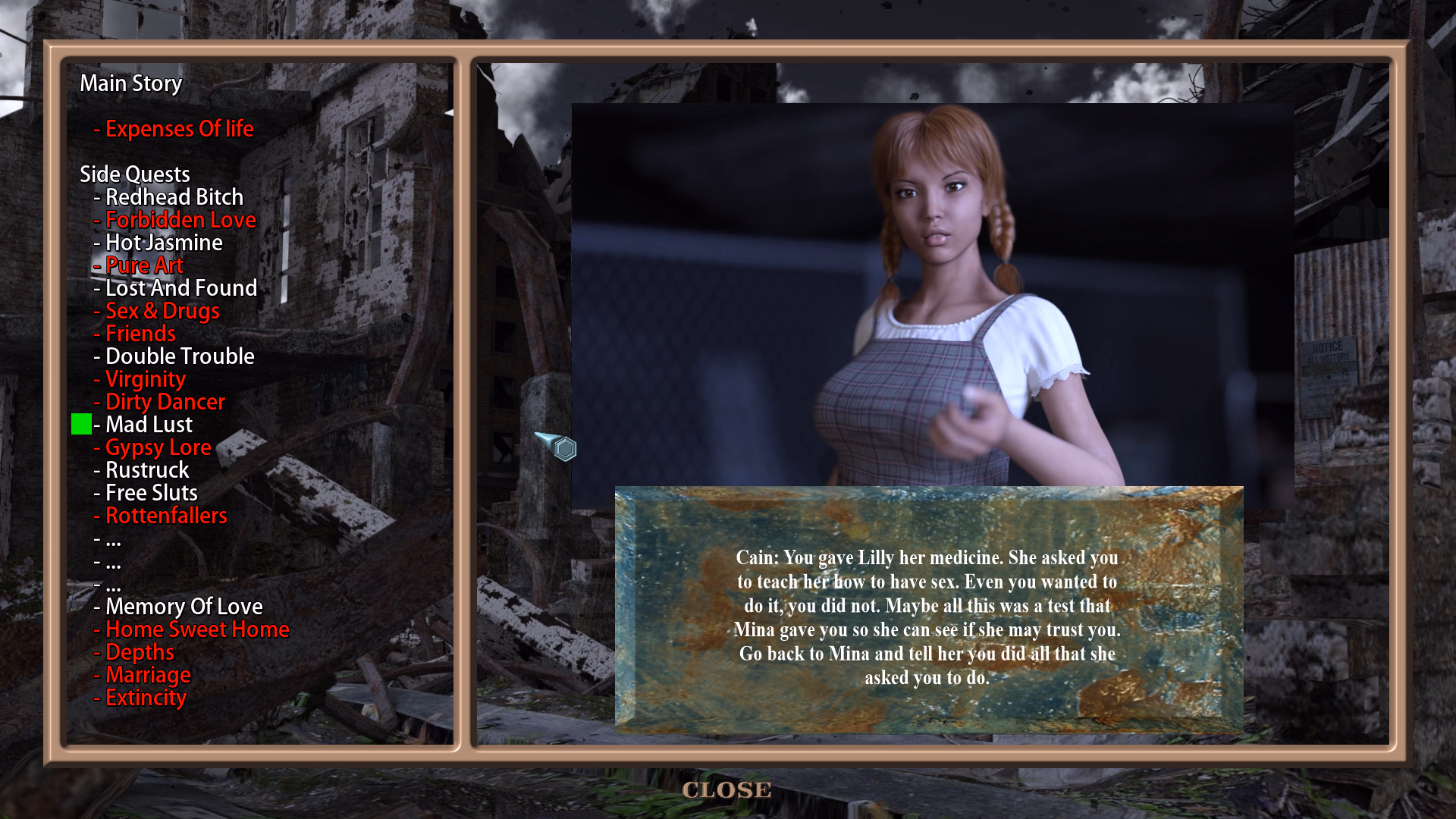Open the Memory Of Love quest
This screenshot has height=819, width=1456.
pos(184,607)
